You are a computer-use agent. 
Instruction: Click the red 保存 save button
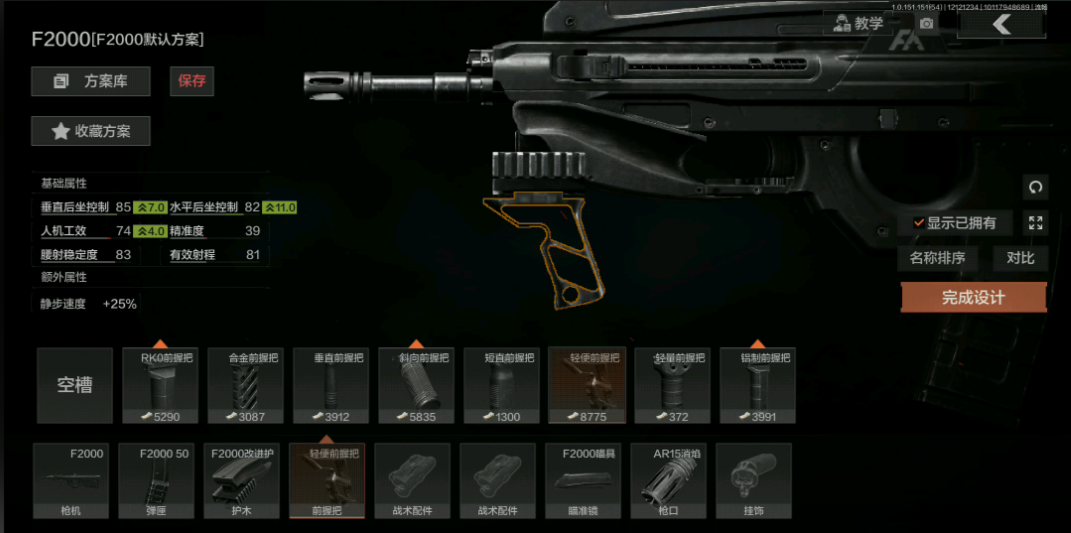[192, 81]
